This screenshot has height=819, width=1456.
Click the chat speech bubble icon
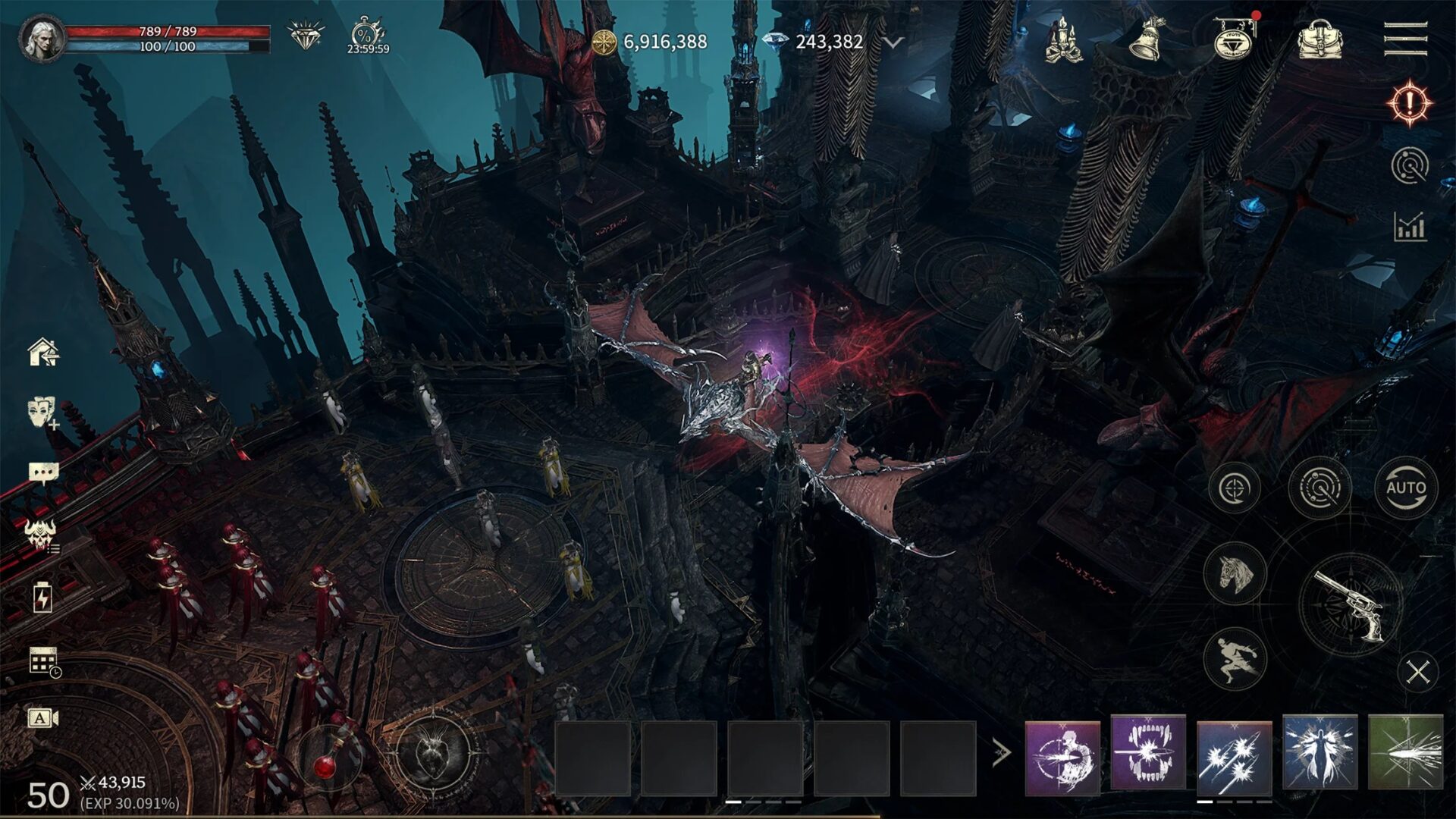tap(42, 470)
